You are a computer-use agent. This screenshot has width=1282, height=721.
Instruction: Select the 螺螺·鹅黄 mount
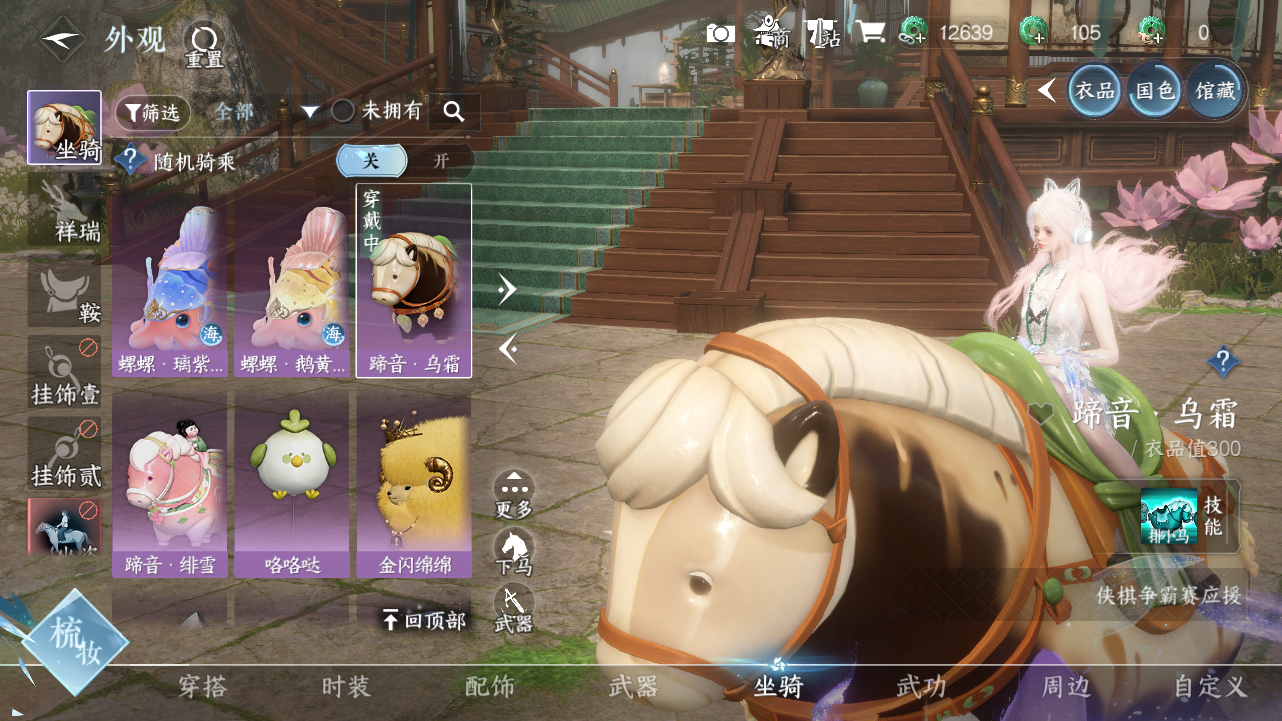[x=292, y=291]
